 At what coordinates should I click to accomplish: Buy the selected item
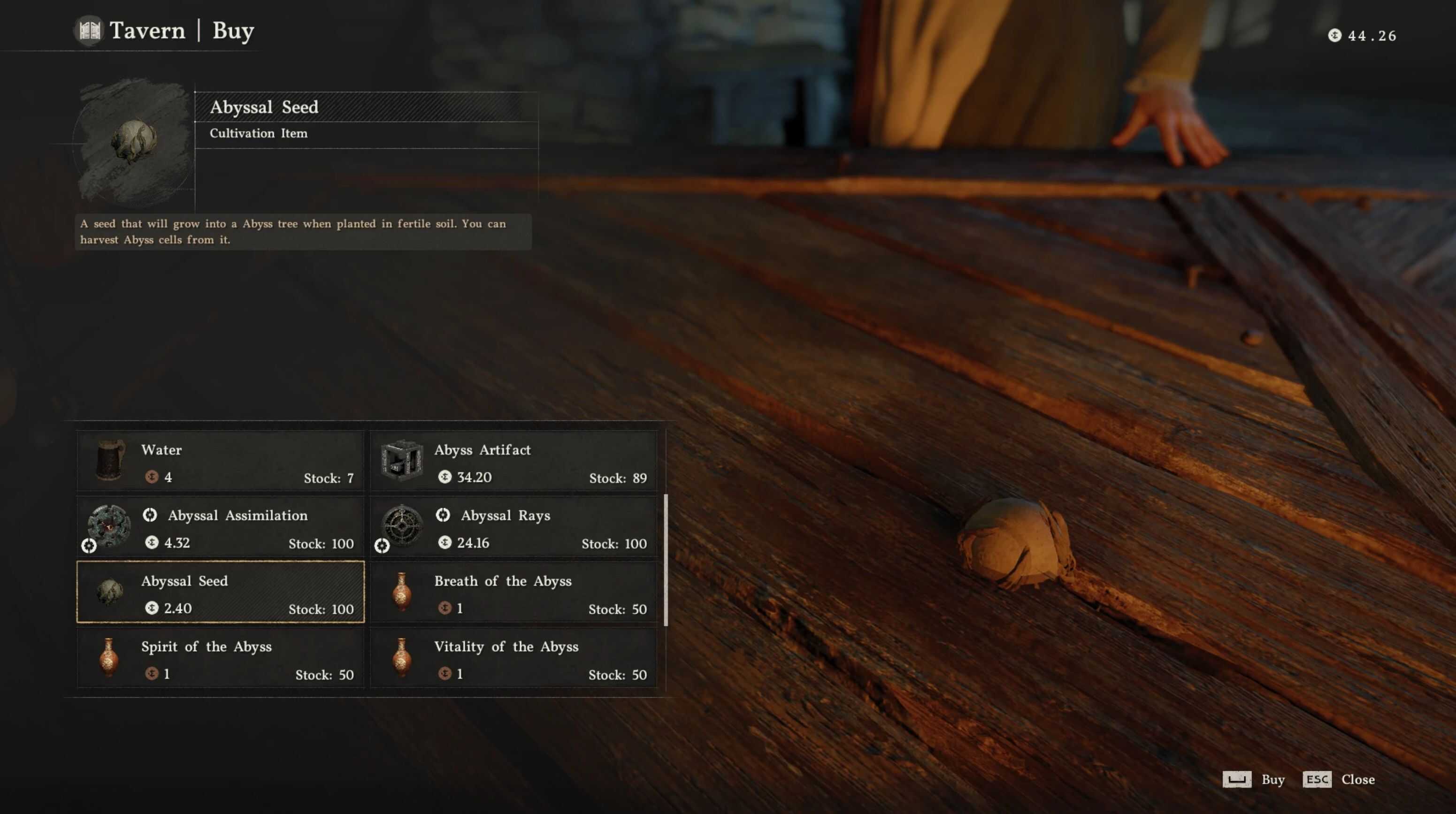coord(1254,780)
